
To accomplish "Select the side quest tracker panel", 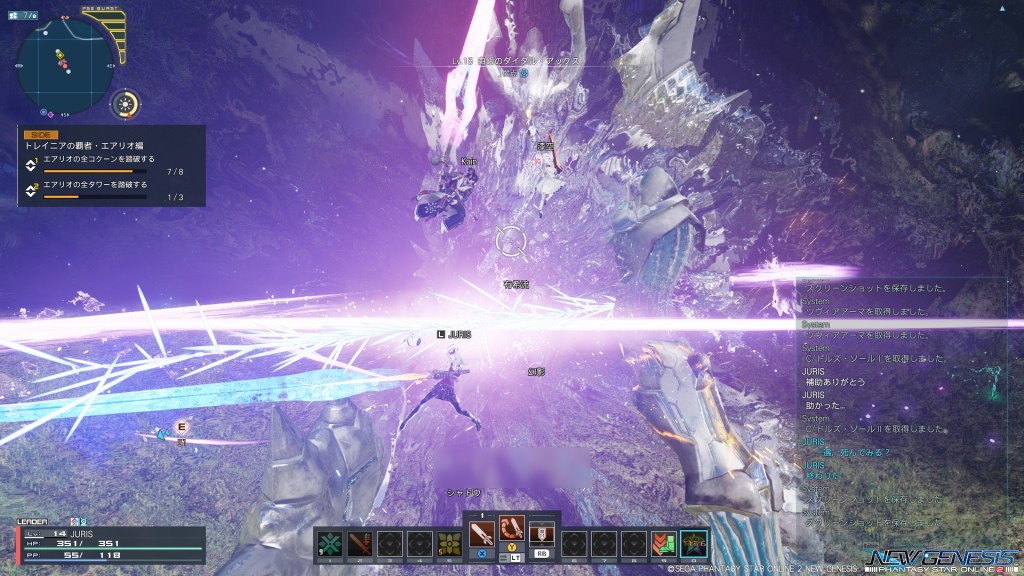I will pyautogui.click(x=111, y=166).
